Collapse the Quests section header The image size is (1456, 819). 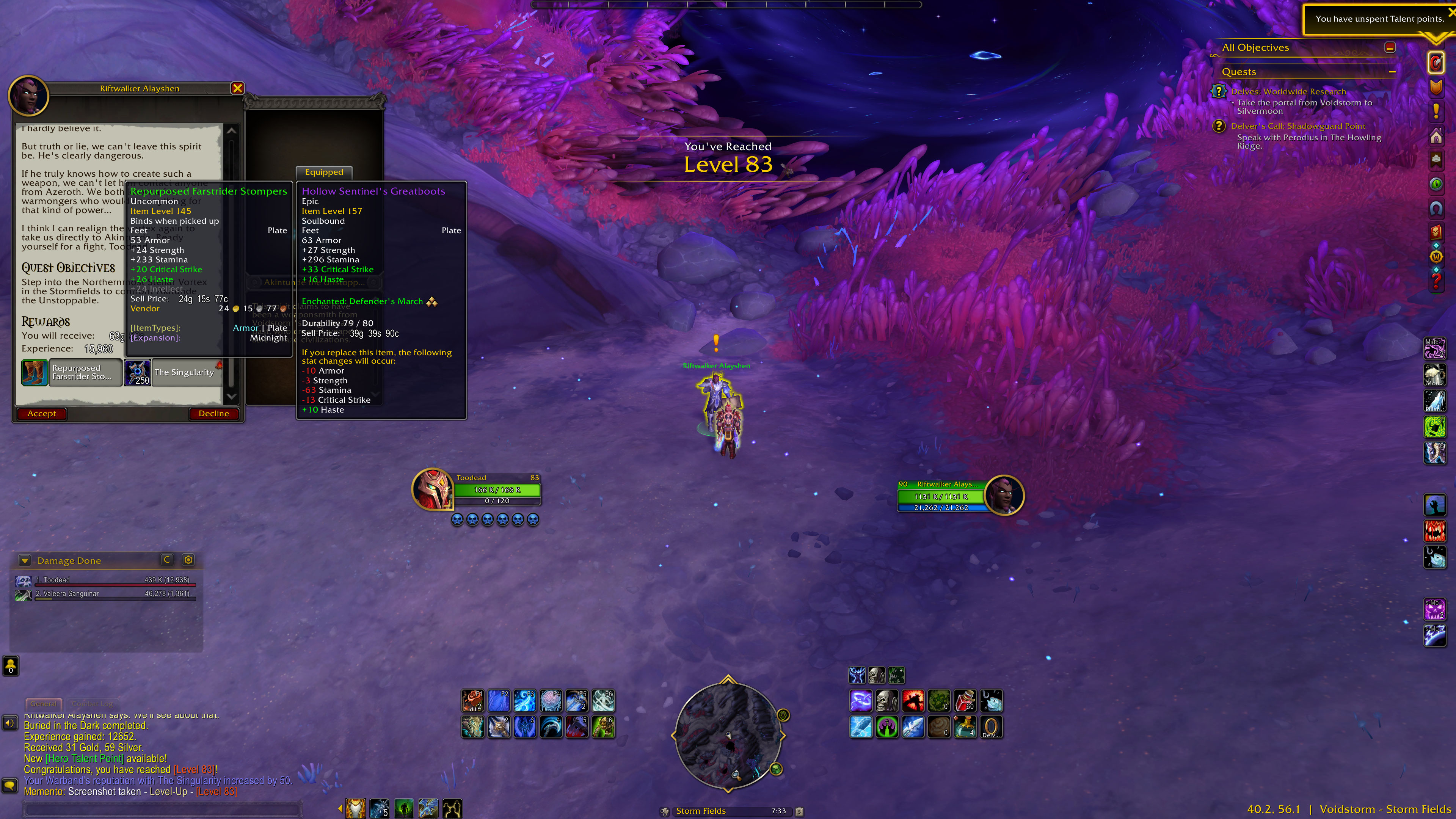1392,72
